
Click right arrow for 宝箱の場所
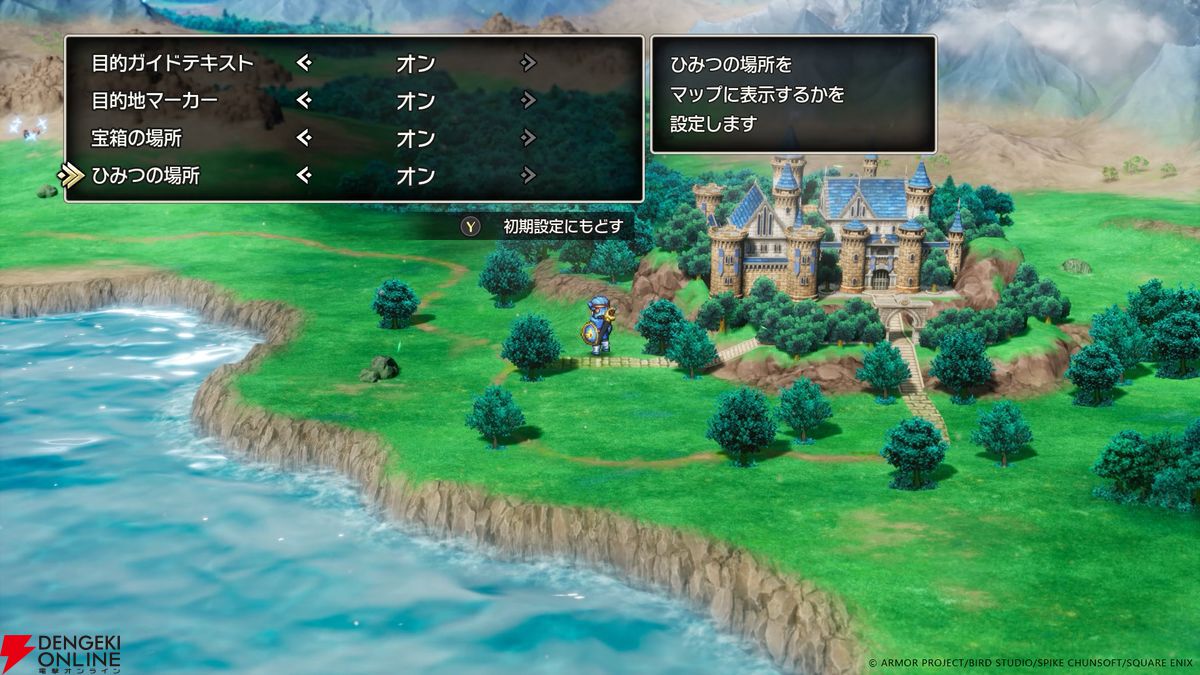[528, 138]
